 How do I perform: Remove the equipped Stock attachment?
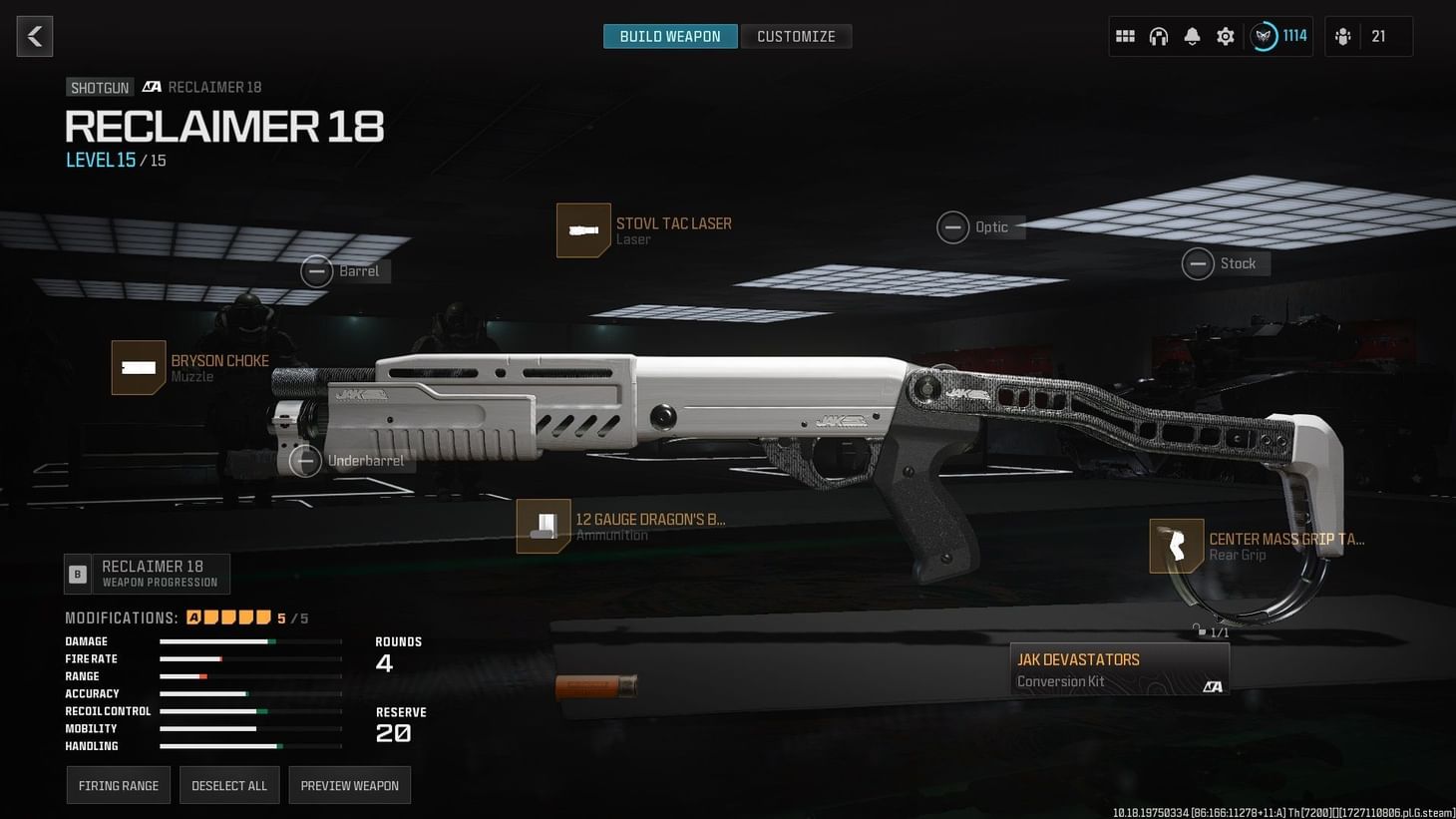coord(1199,263)
